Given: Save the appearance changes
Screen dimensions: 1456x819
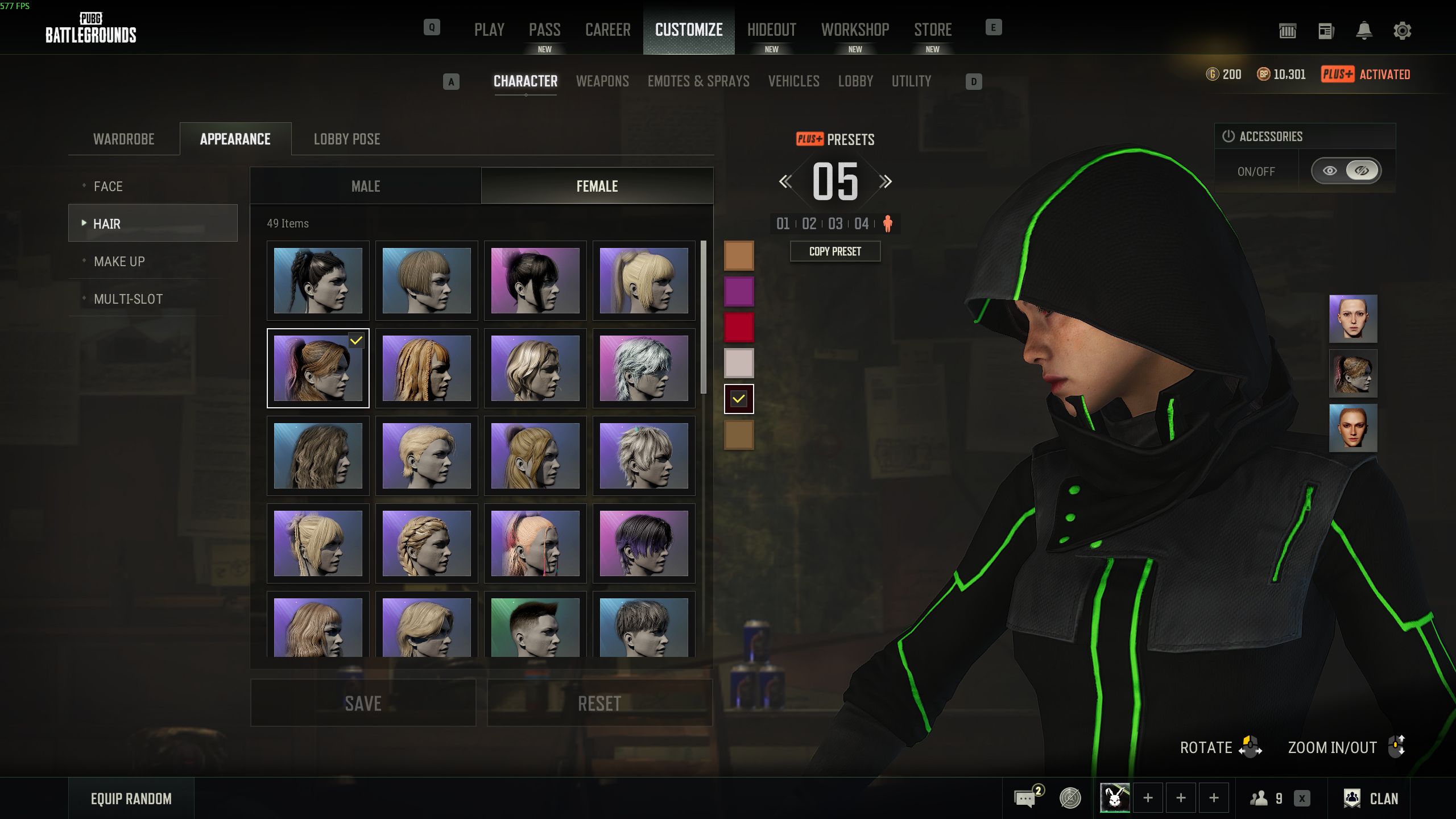Looking at the screenshot, I should [x=363, y=703].
